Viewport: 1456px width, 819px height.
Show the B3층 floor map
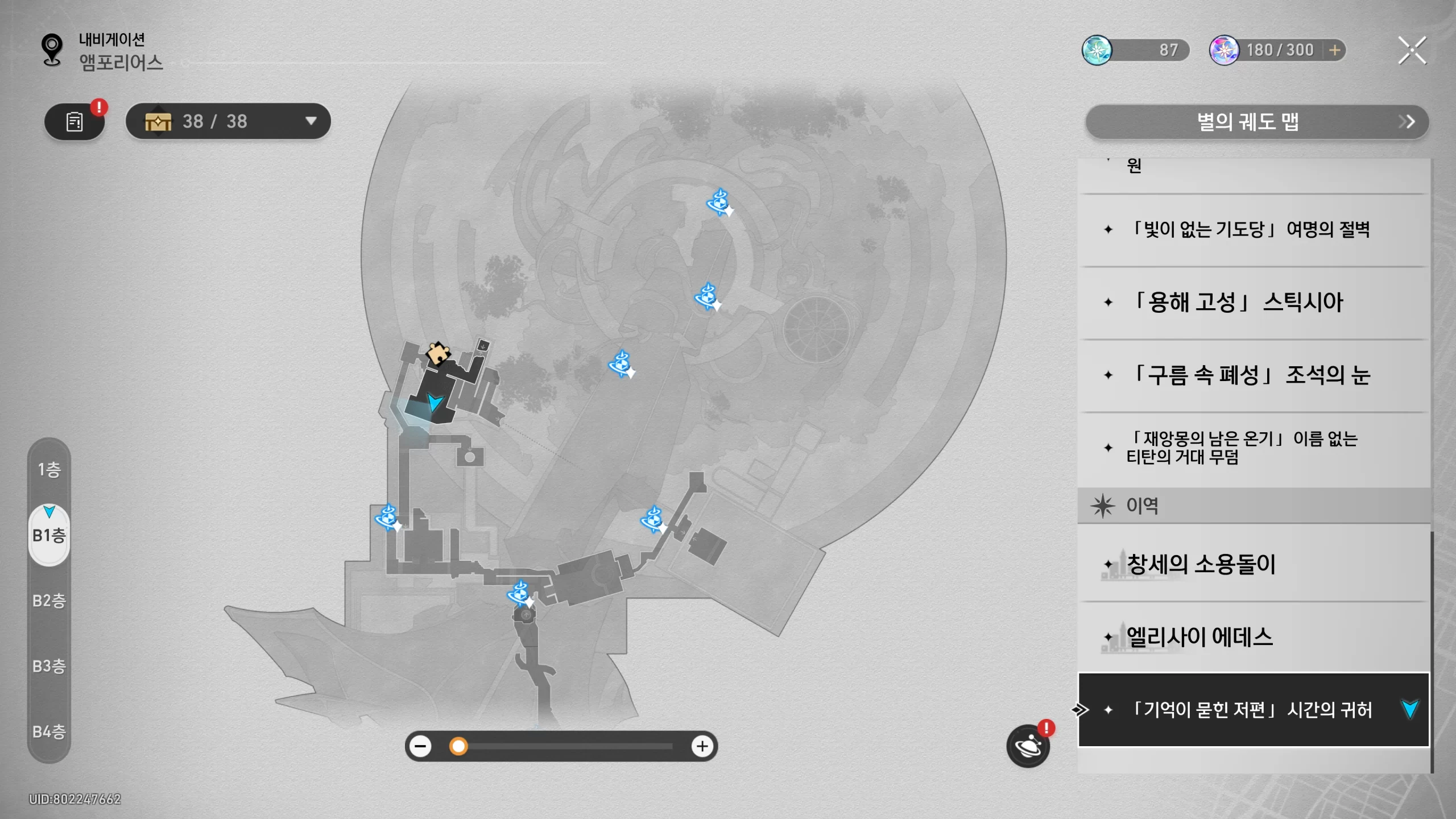[49, 666]
